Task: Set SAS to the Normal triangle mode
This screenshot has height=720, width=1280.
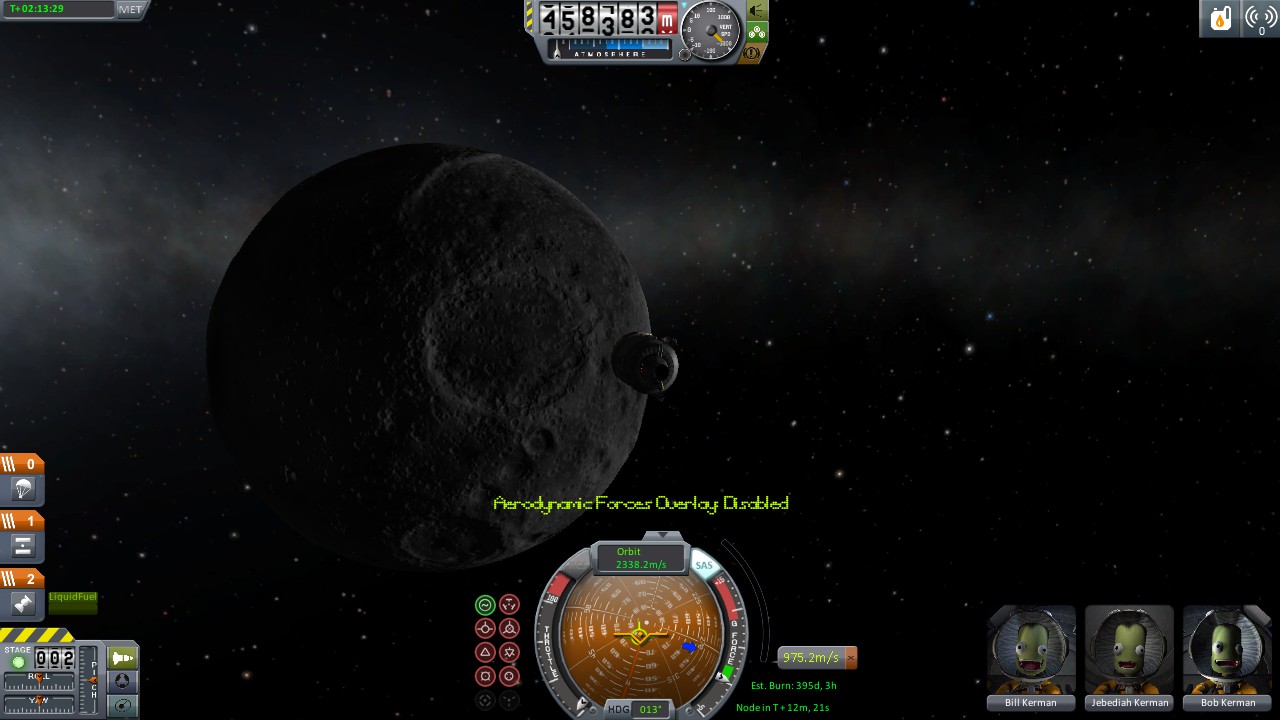Action: (x=485, y=652)
